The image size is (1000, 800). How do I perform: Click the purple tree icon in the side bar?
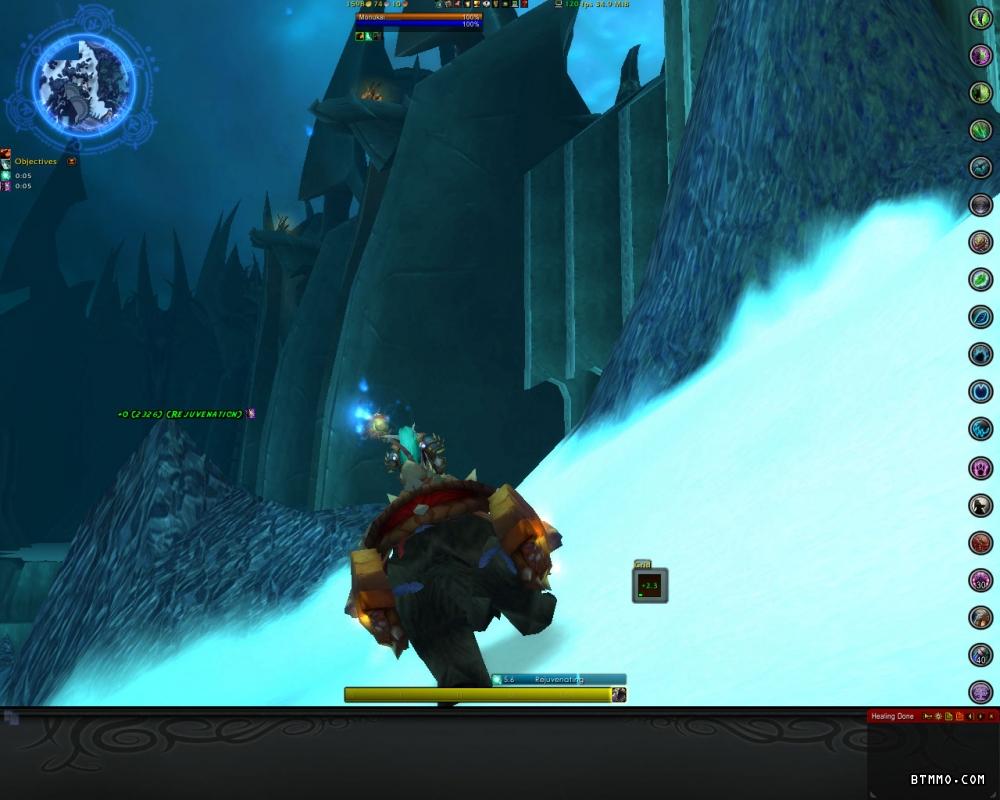point(981,692)
